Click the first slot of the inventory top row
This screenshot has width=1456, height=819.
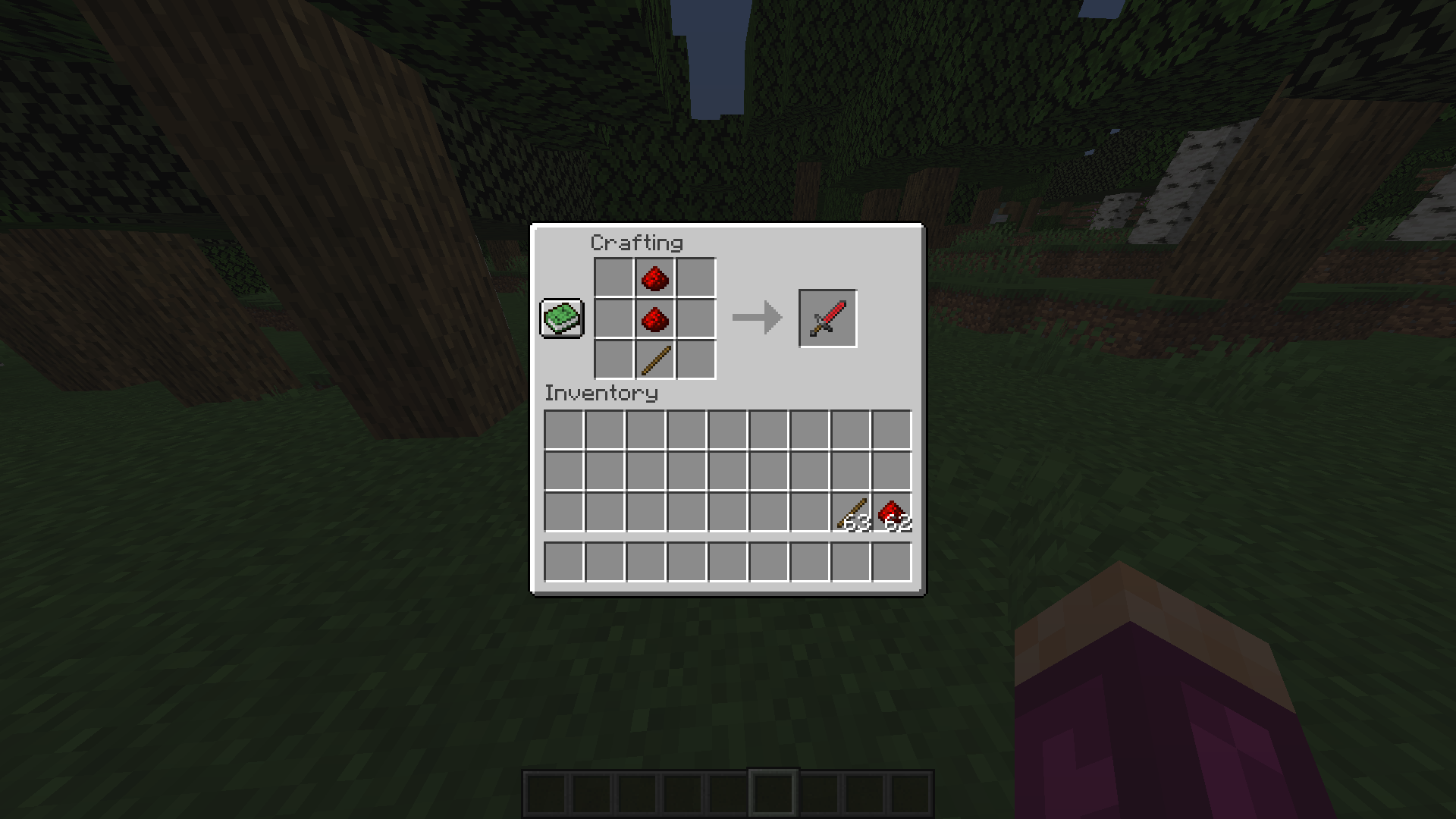(564, 430)
